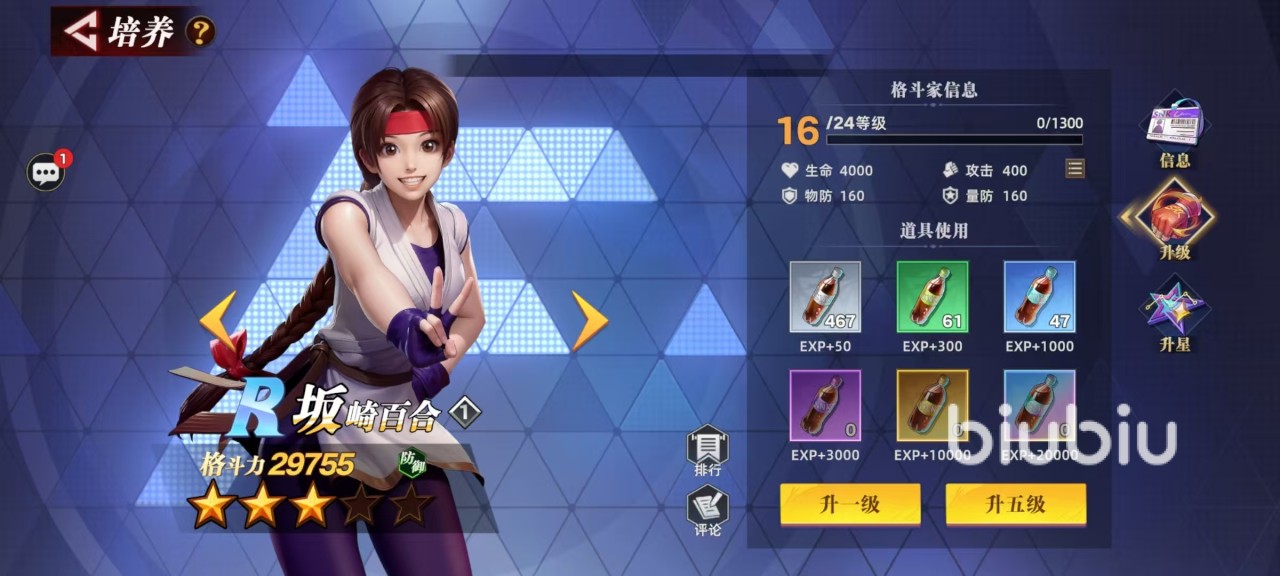Open the 评论 comments button
The width and height of the screenshot is (1280, 576).
[x=707, y=511]
